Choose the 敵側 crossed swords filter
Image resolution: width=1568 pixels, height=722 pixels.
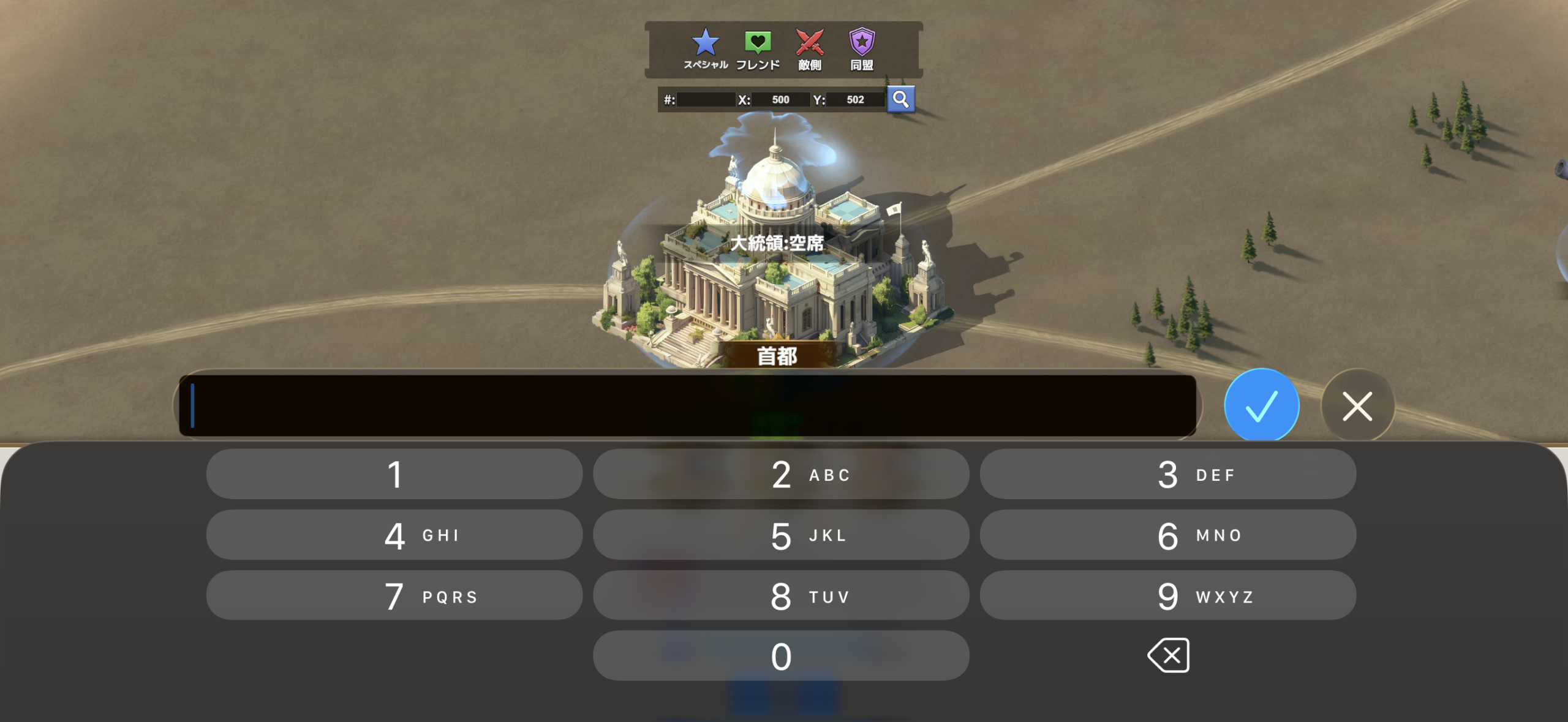tap(810, 49)
